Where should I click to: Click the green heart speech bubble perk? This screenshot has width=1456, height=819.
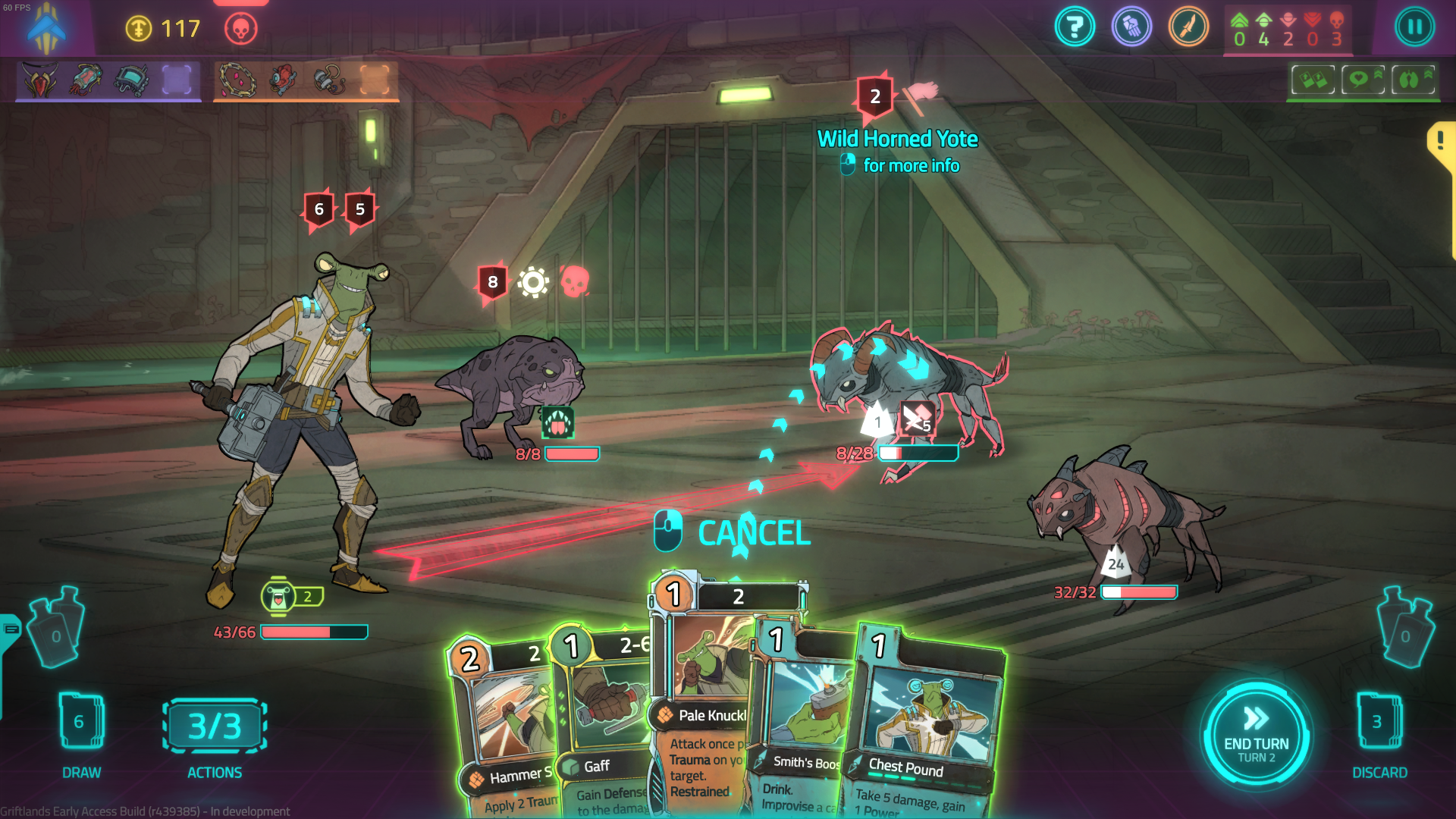[x=1363, y=79]
